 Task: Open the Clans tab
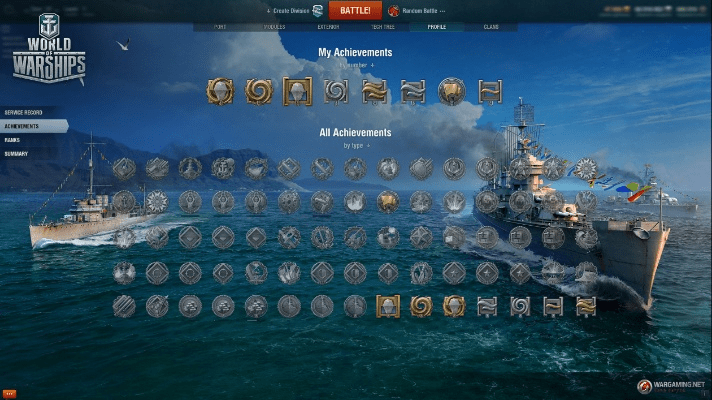click(x=491, y=27)
